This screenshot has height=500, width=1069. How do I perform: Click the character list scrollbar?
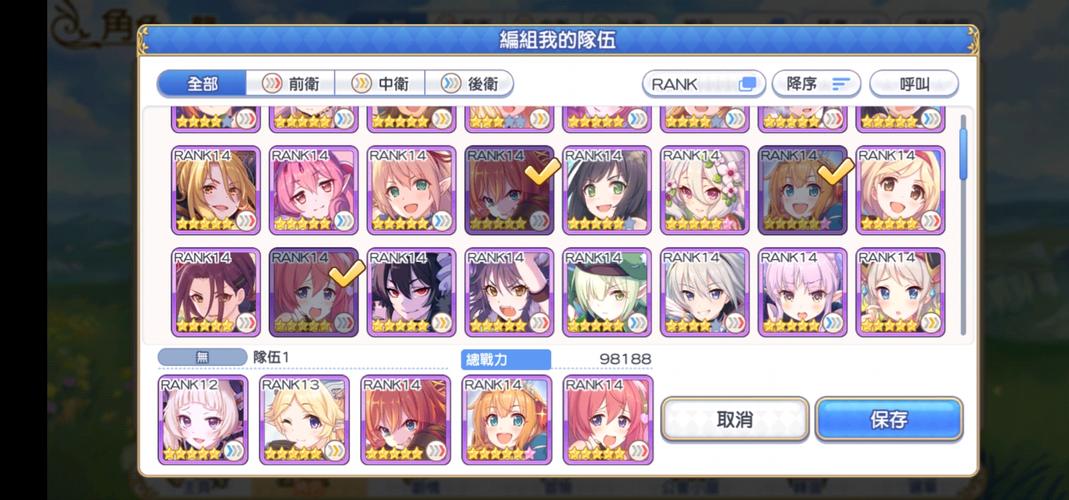coord(963,150)
